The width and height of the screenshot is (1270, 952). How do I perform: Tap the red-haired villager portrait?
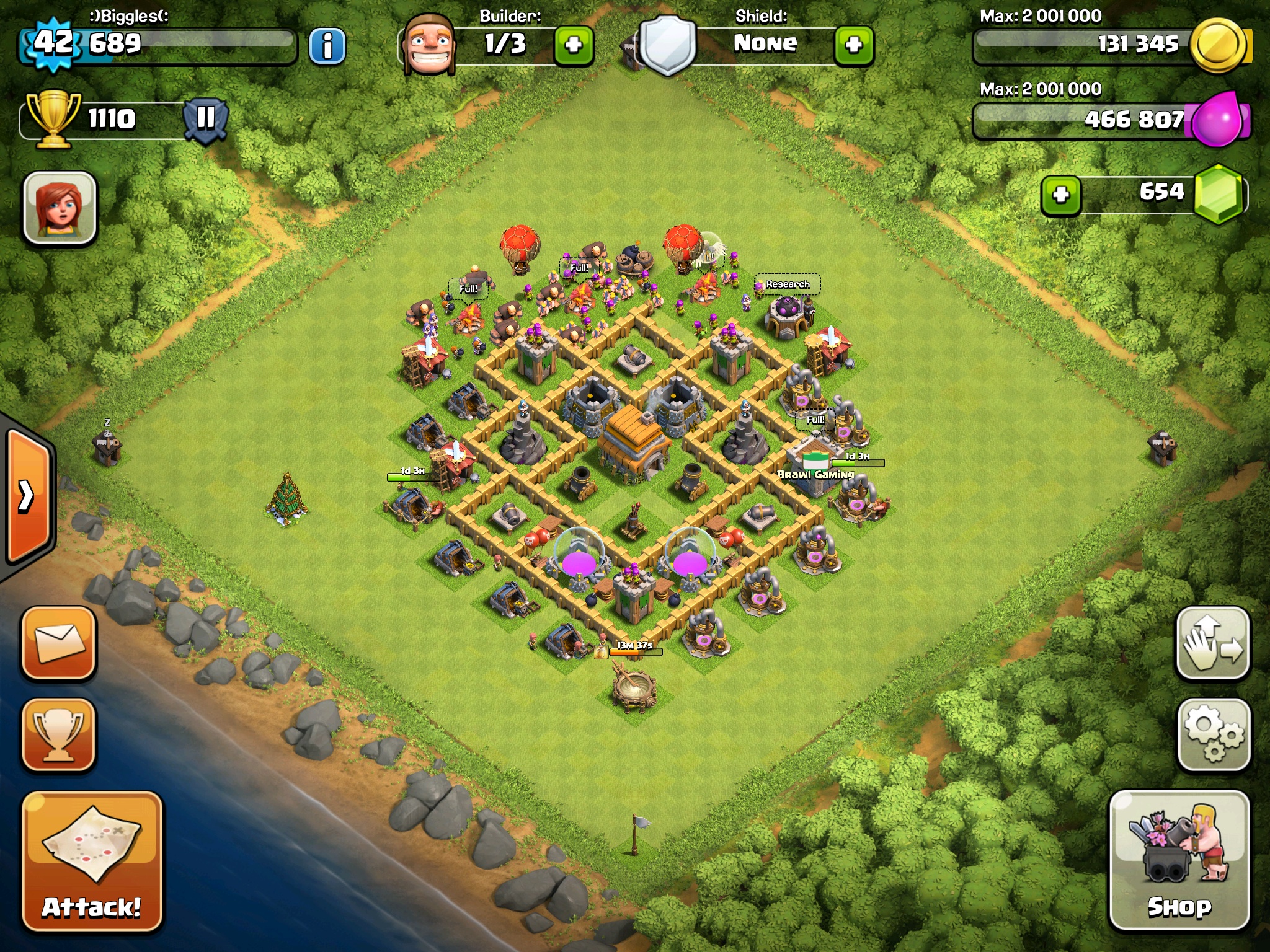point(60,208)
